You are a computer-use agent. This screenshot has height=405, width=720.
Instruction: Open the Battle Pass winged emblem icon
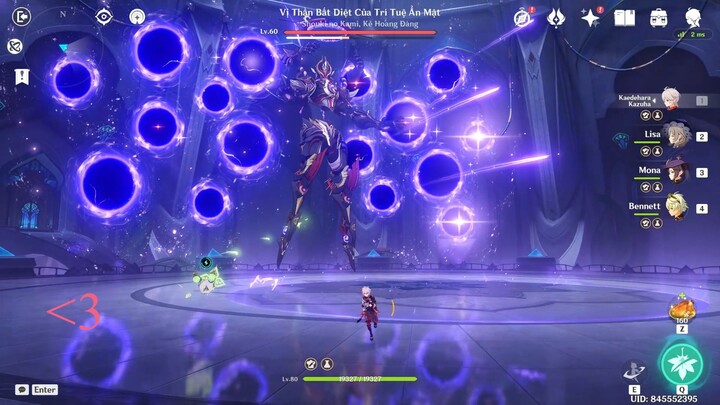coord(557,17)
